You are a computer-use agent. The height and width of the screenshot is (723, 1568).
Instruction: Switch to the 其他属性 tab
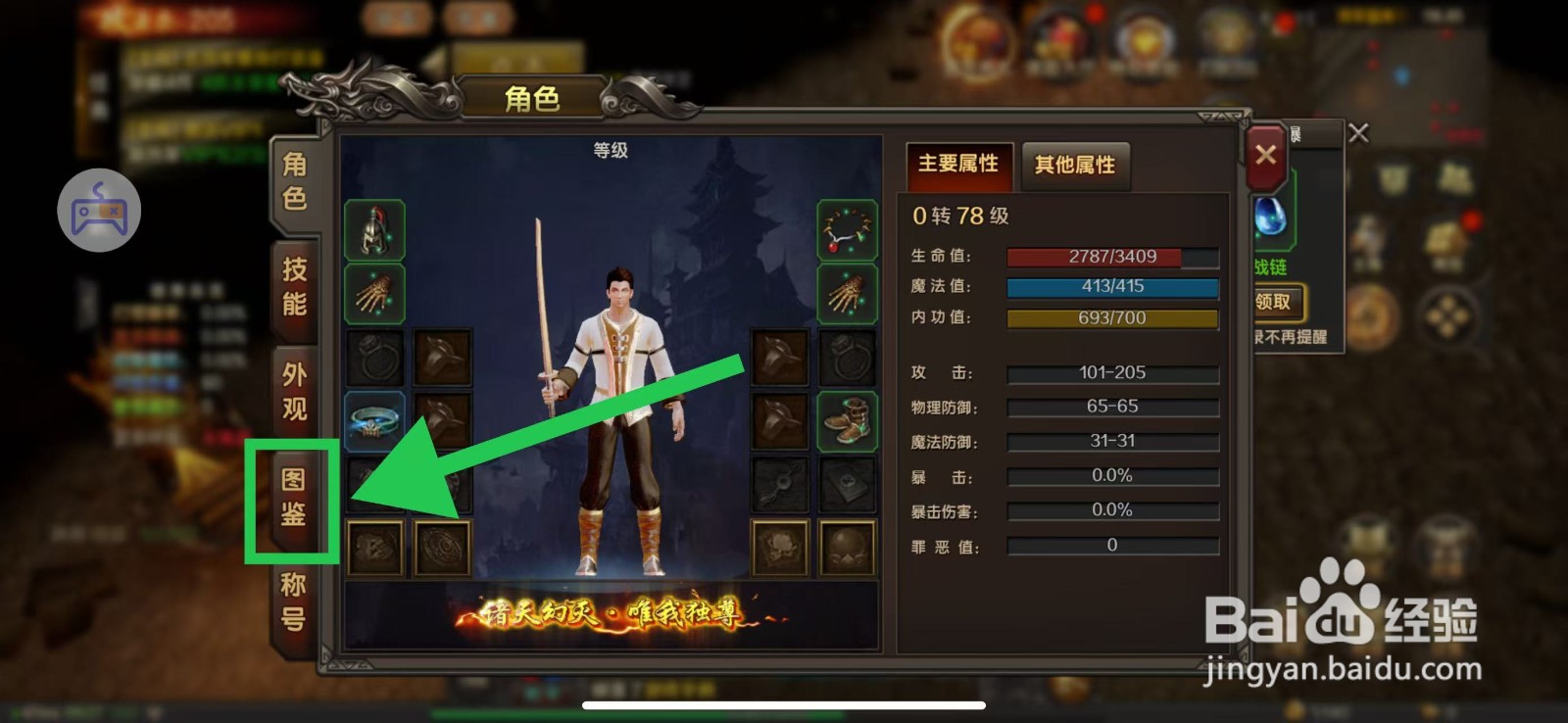click(x=1075, y=166)
